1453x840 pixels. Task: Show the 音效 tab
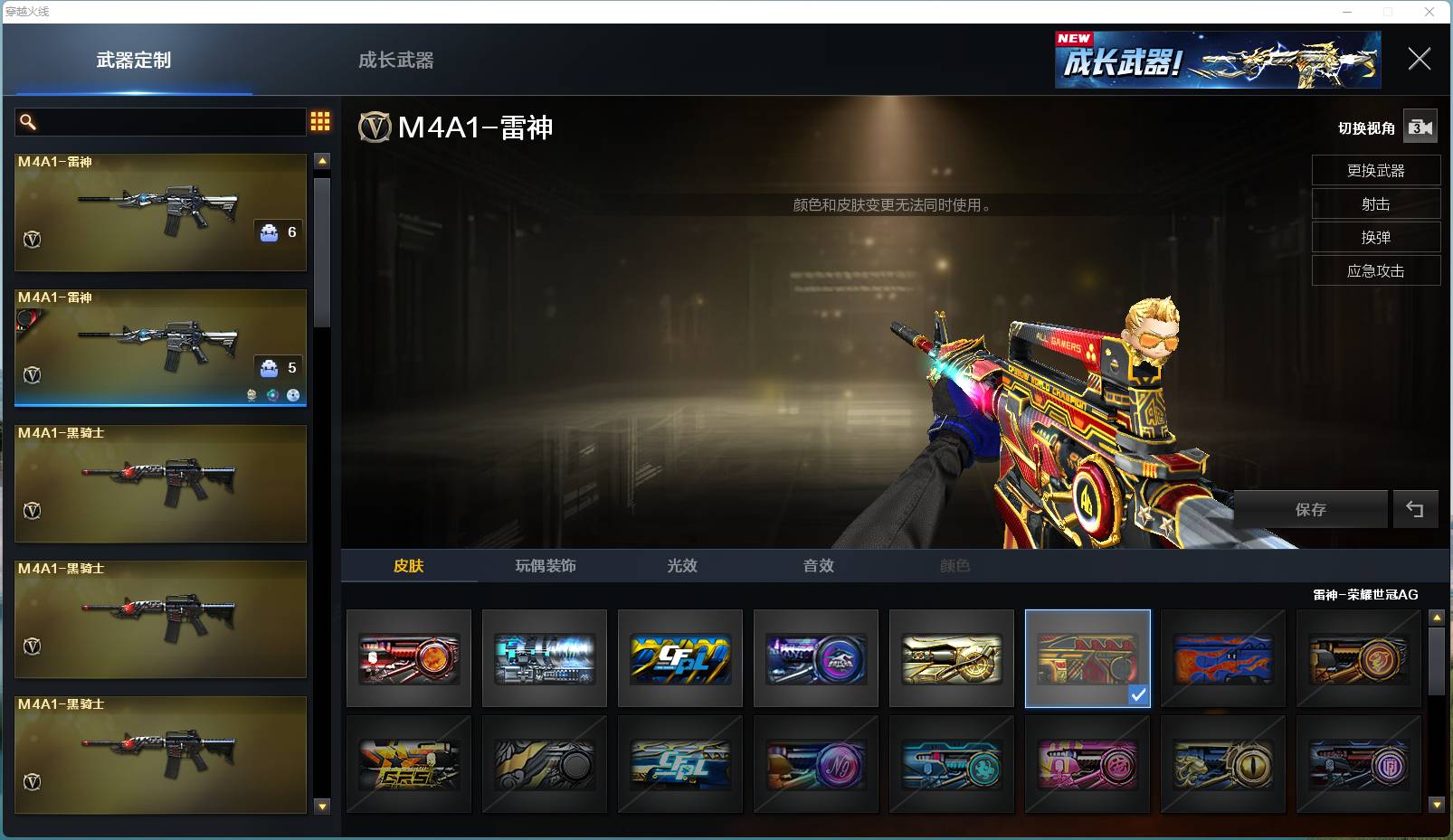818,566
